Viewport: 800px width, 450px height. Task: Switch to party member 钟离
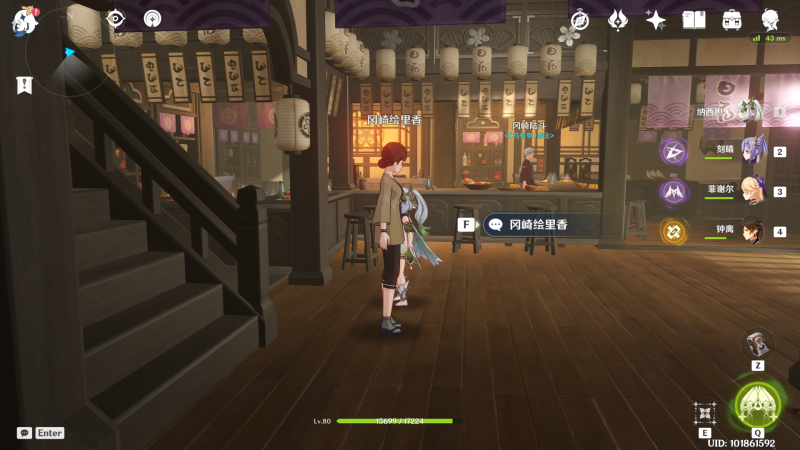(x=750, y=231)
